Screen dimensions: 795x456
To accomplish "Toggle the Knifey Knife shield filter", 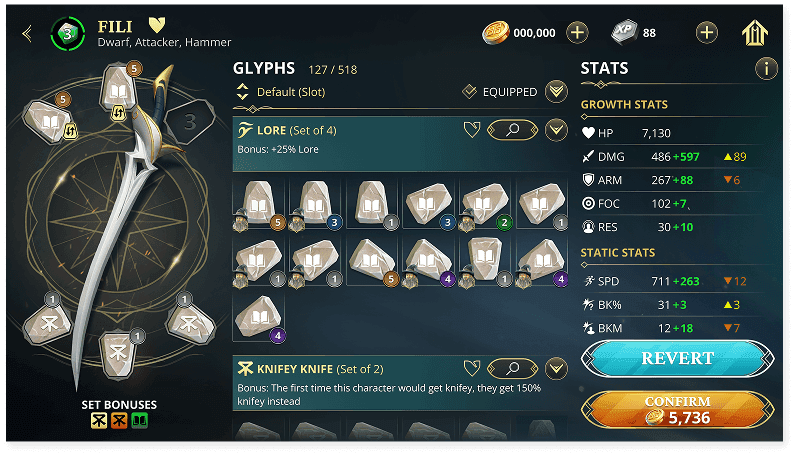I will [472, 368].
